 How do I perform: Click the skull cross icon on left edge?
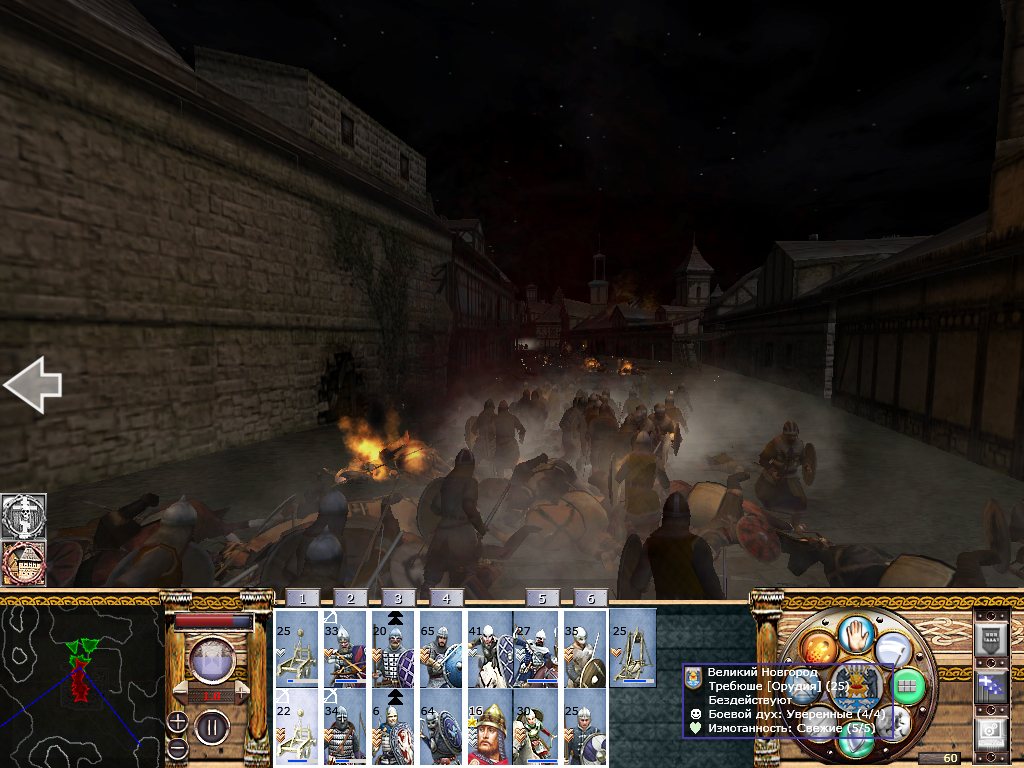(x=24, y=516)
